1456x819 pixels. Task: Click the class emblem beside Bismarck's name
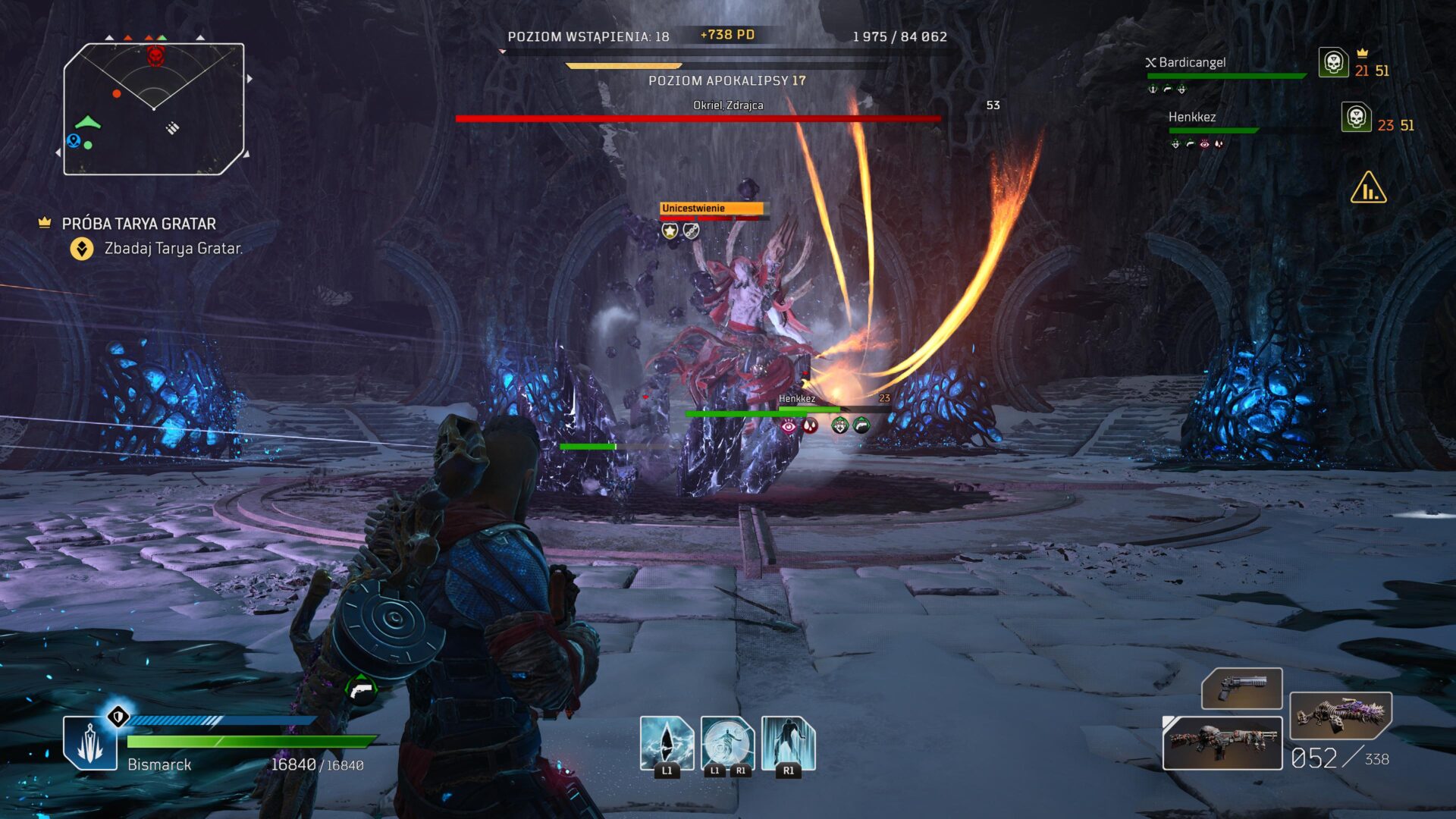point(90,742)
